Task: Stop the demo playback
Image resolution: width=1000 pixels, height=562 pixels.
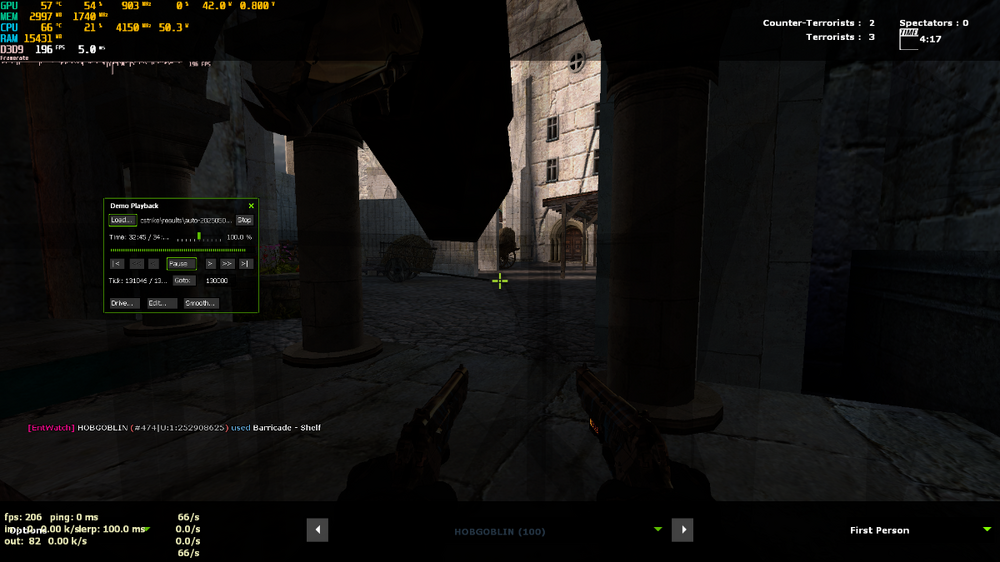Action: [x=244, y=220]
